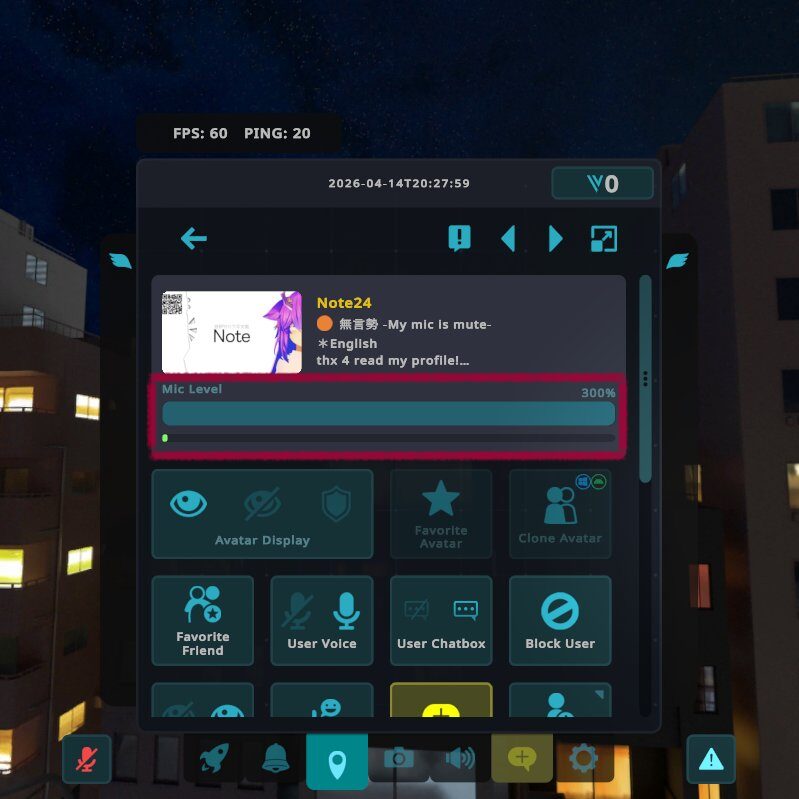Viewport: 799px width, 799px height.
Task: Add avatar via Favorite Avatar
Action: click(441, 514)
